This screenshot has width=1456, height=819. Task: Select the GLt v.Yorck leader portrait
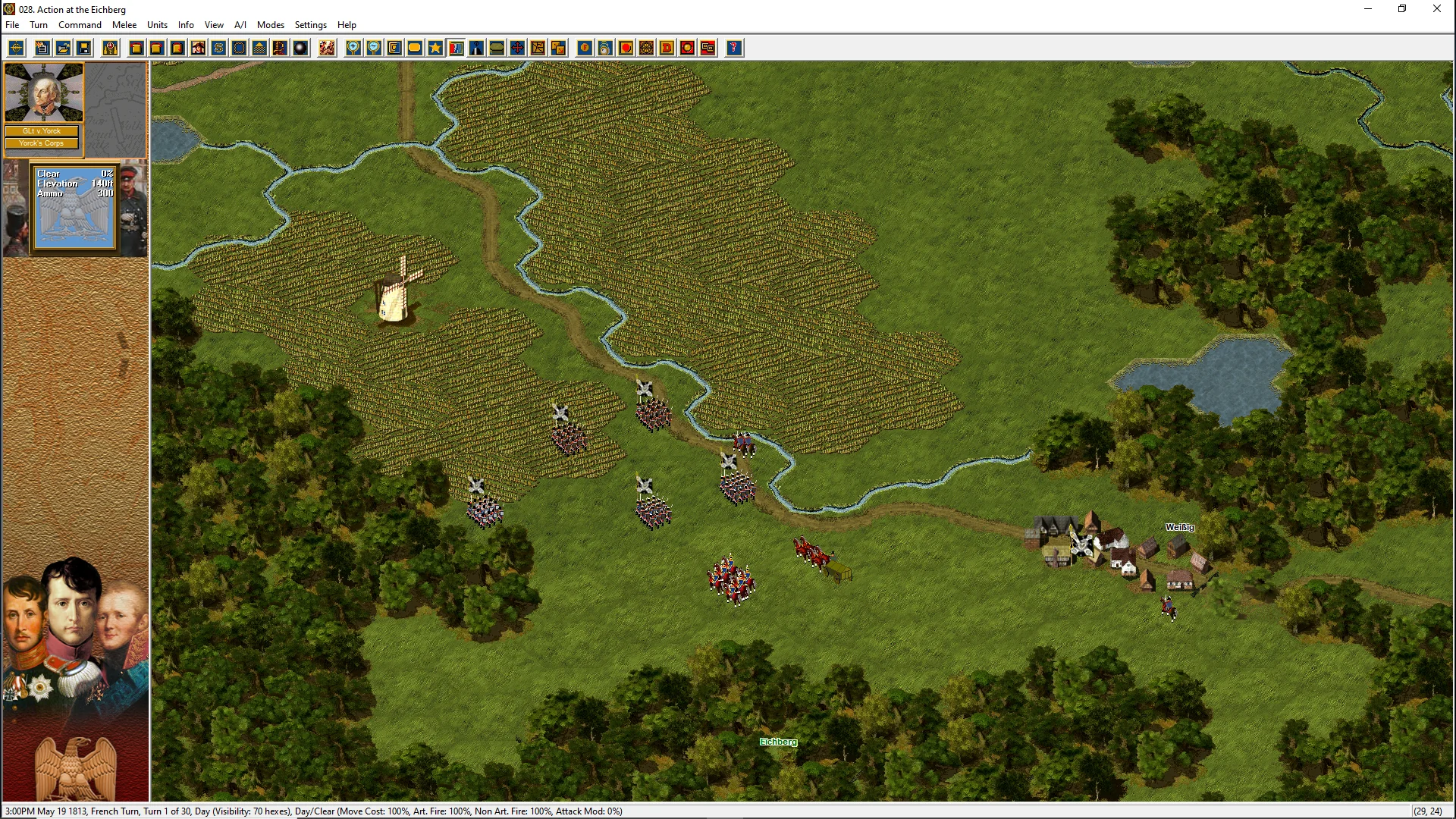click(42, 93)
